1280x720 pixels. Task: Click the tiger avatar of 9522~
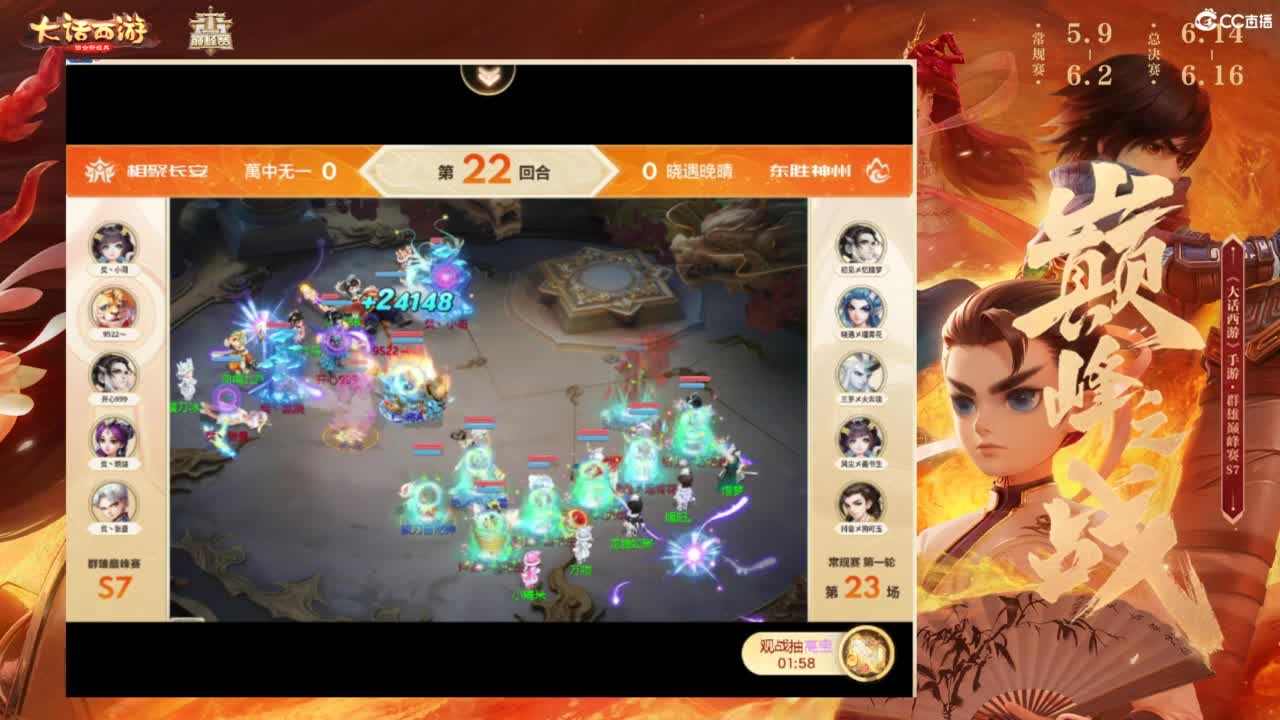(113, 306)
